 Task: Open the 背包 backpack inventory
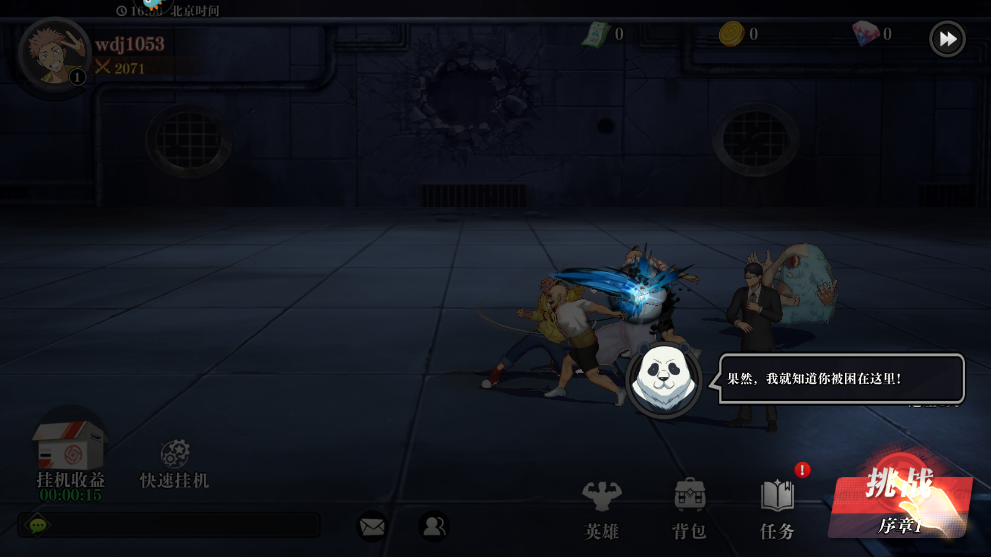(x=690, y=508)
